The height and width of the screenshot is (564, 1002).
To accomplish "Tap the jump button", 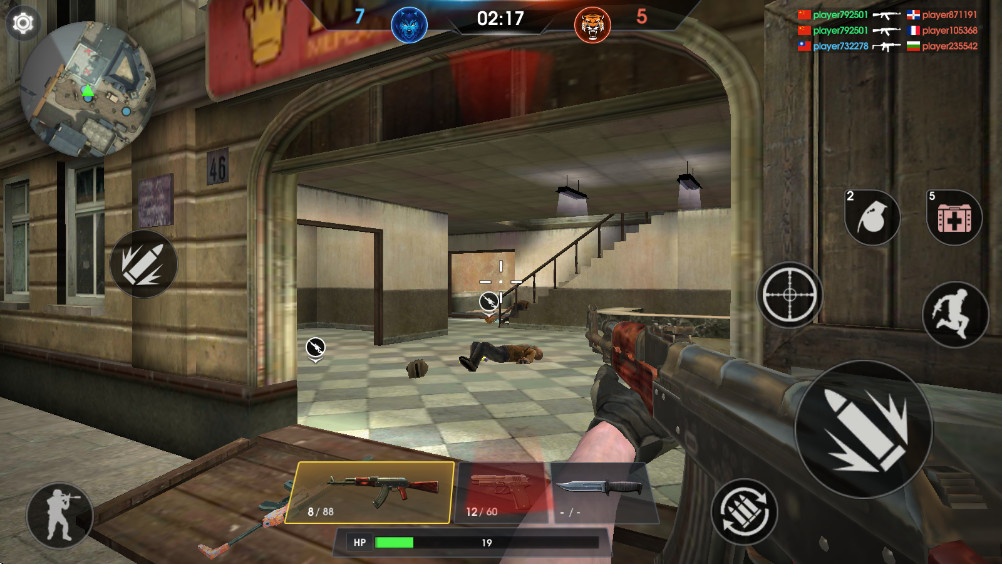I will coord(954,314).
